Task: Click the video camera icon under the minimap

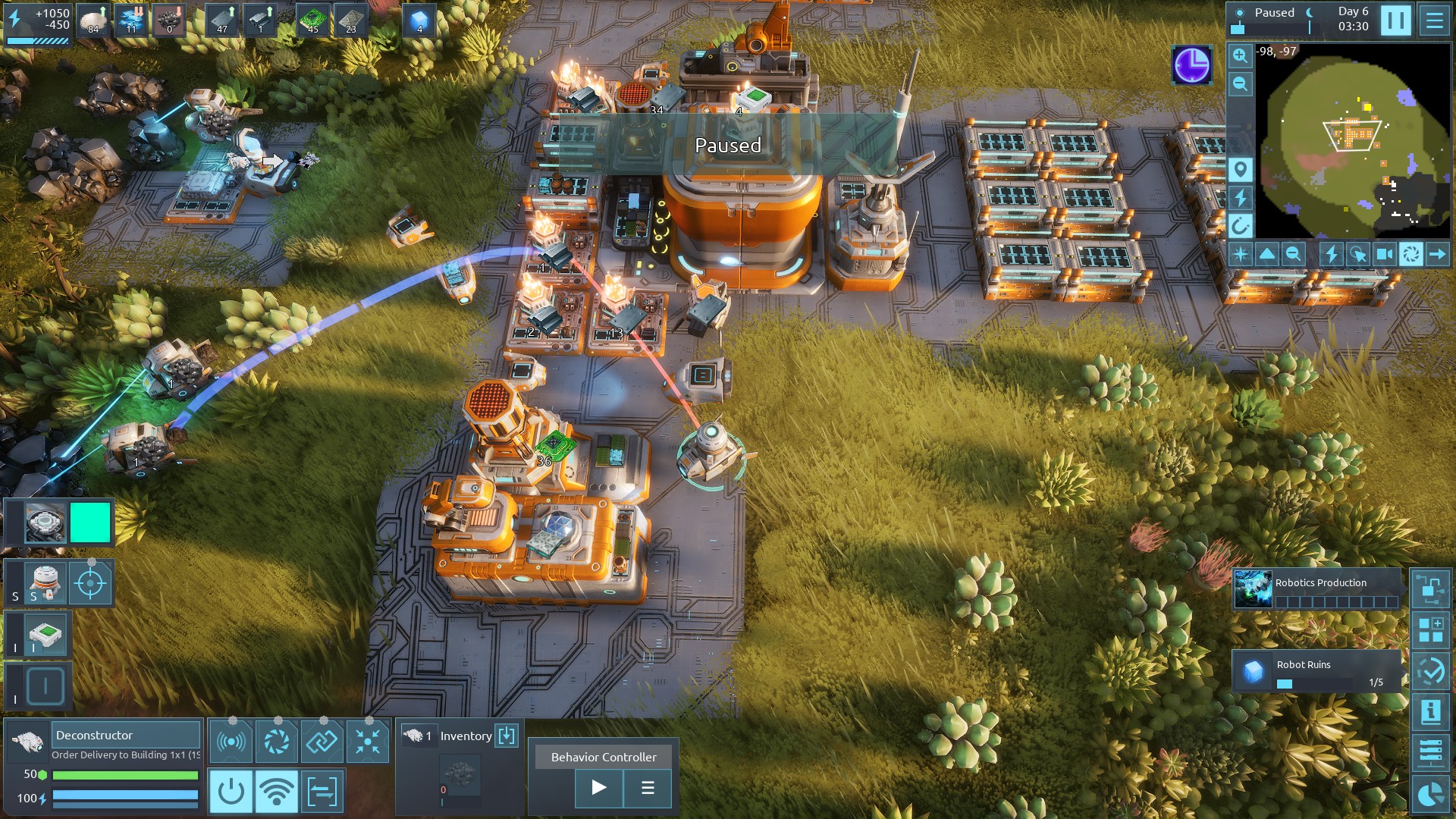Action: pos(1384,254)
